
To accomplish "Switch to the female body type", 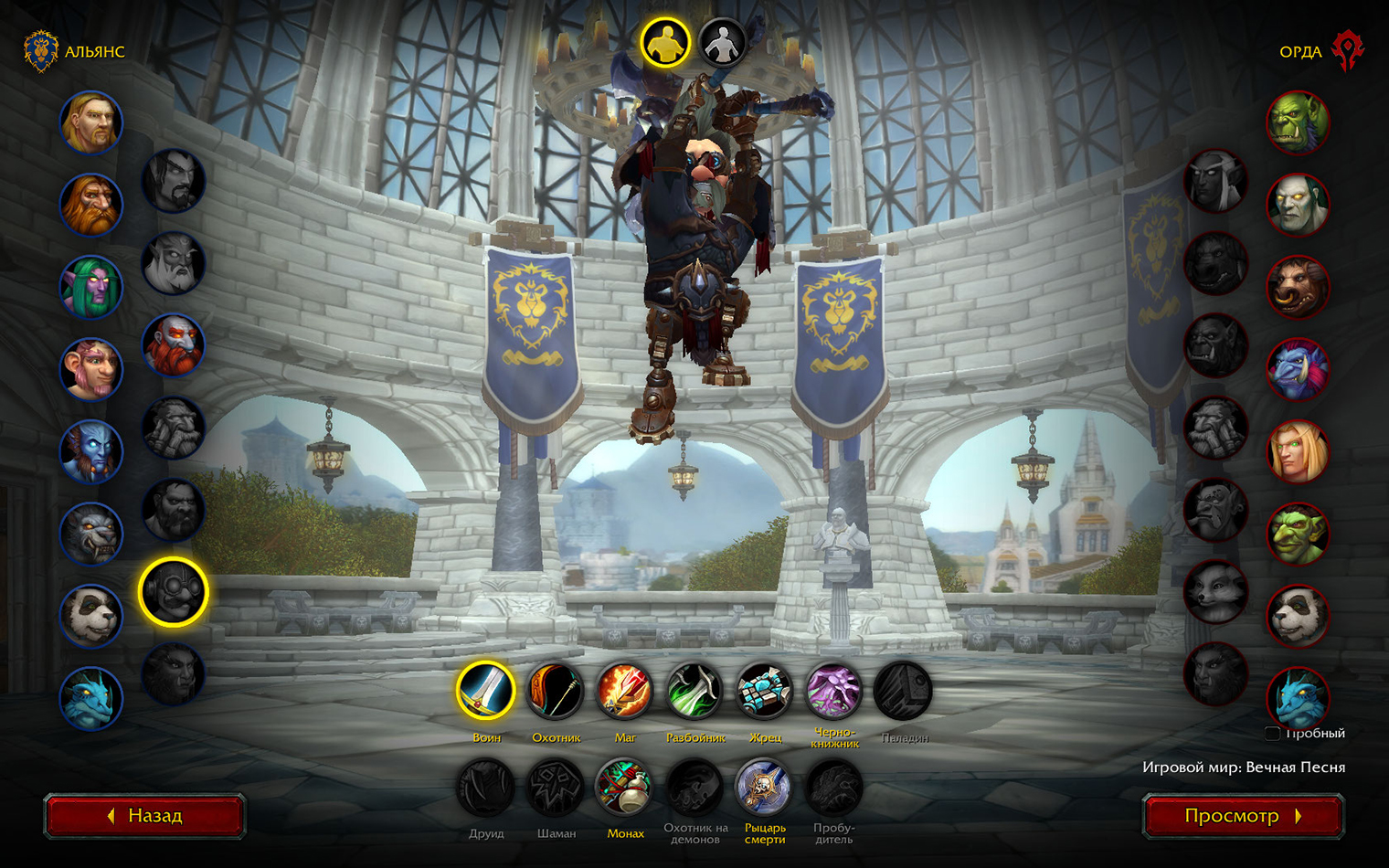I will (723, 42).
